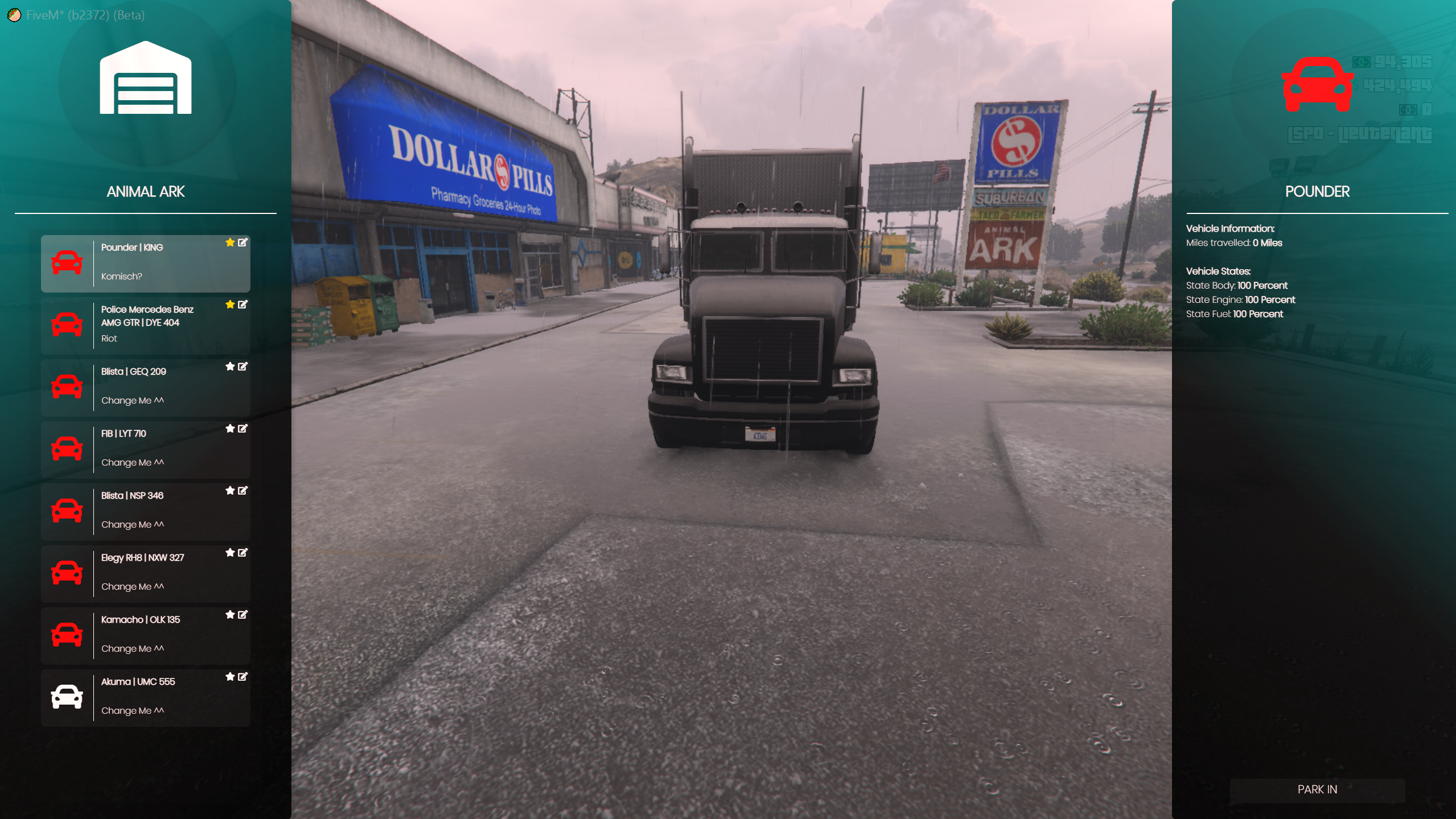Favorite the Kamacho | OLK 135 vehicle
Viewport: 1456px width, 819px height.
tap(230, 615)
